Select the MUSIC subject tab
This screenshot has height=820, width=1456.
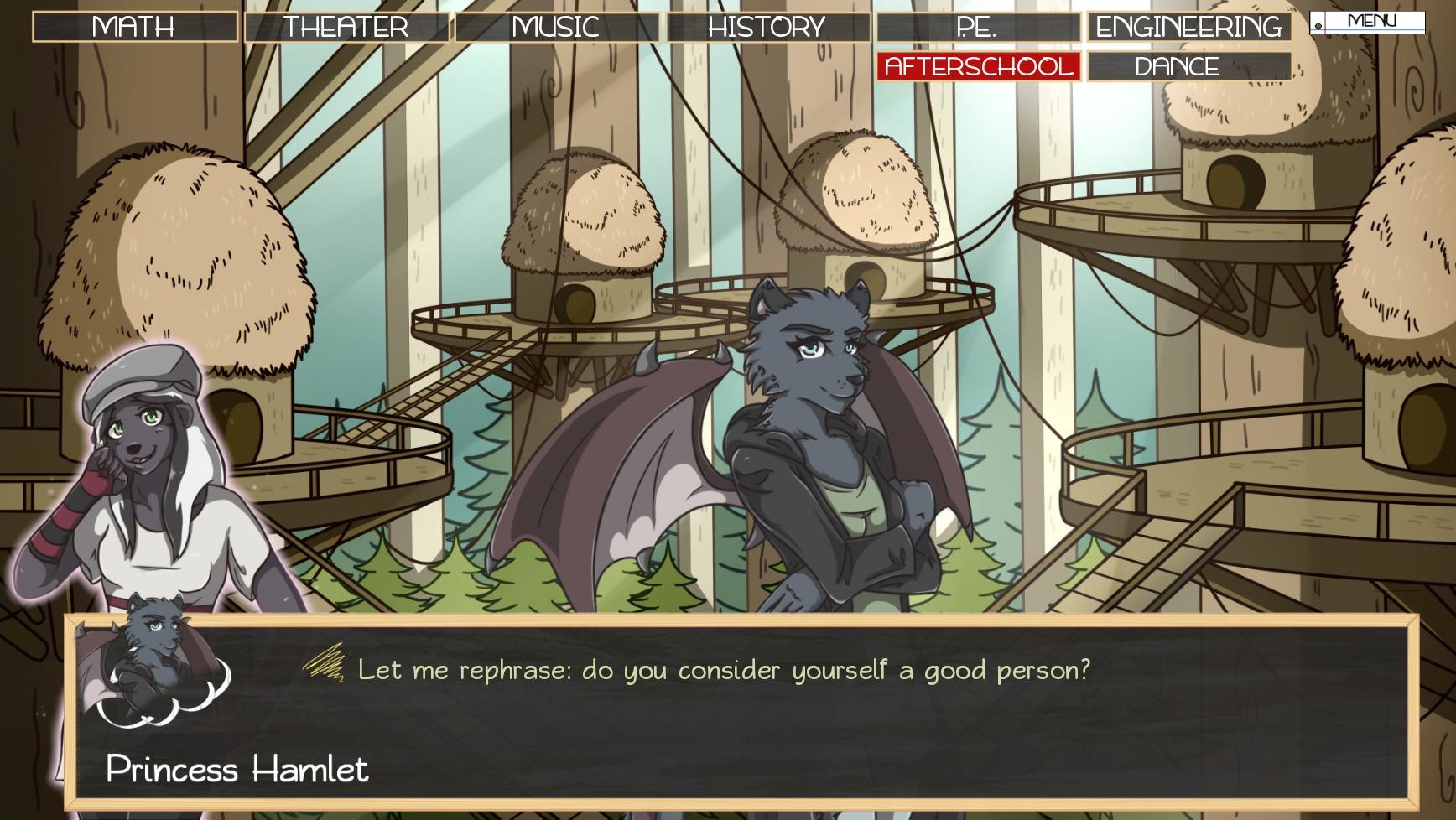point(557,26)
